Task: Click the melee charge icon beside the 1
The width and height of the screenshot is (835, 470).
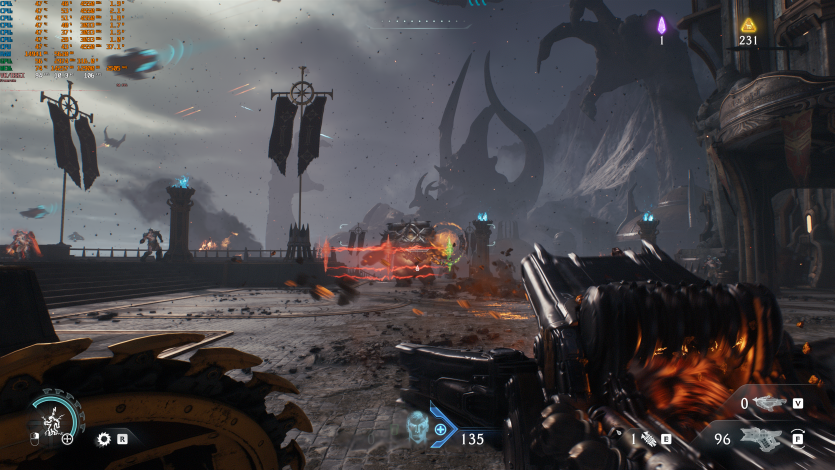Action: point(646,438)
